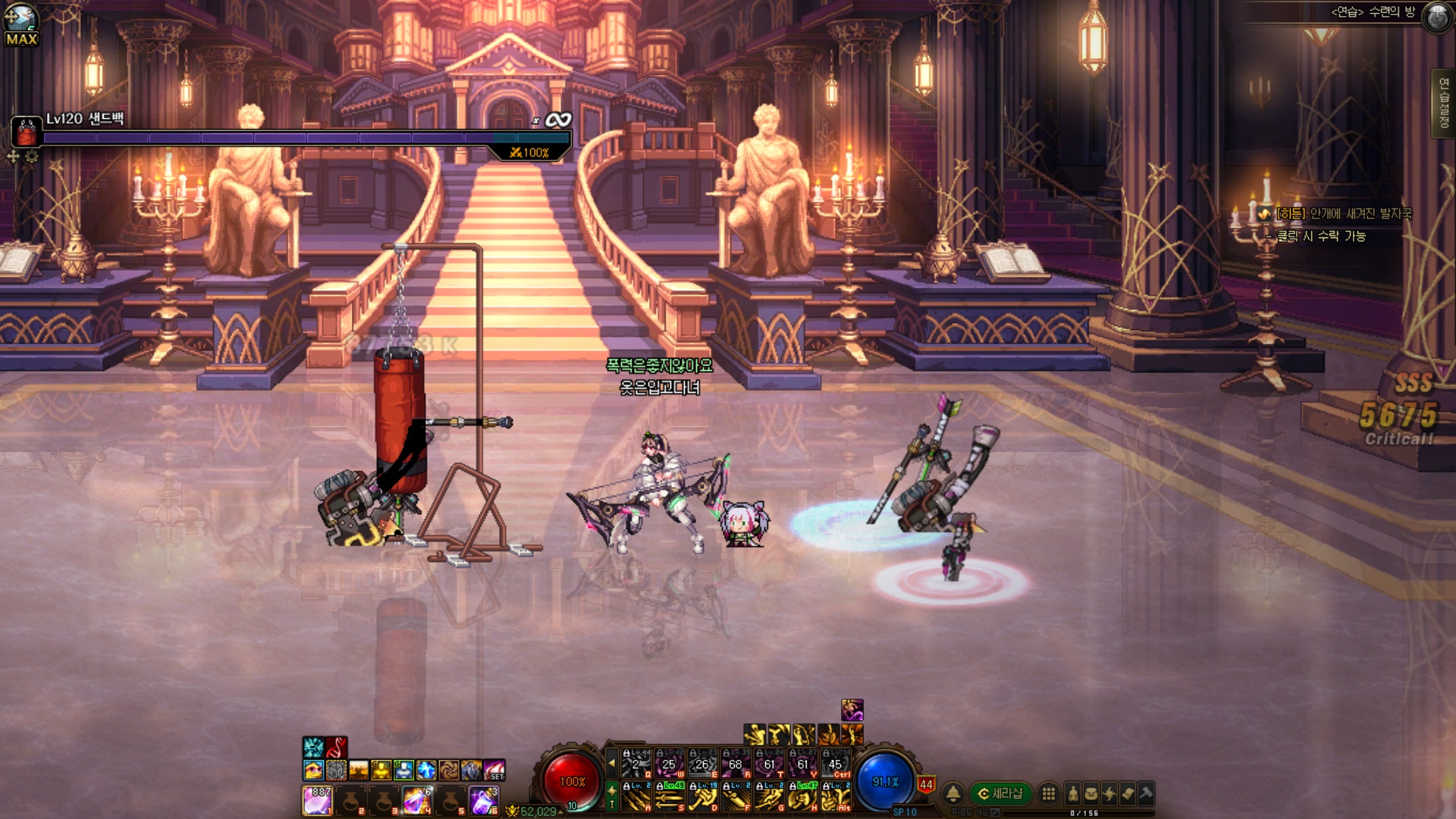The height and width of the screenshot is (819, 1456).
Task: Accept the hidden quest 안개에 새겨진 발자국
Action: 1343,214
